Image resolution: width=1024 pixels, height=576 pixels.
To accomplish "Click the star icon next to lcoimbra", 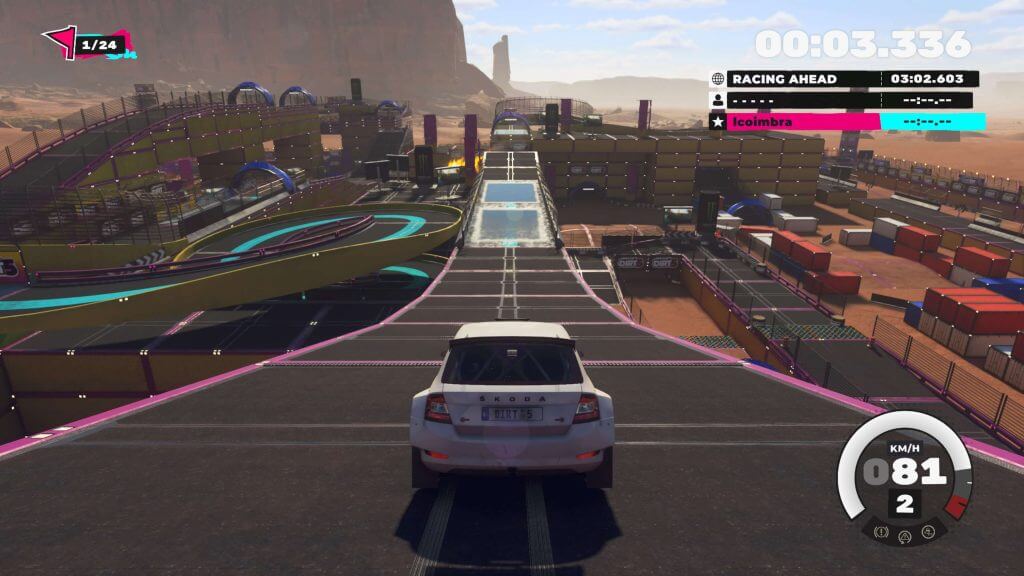I will point(718,122).
